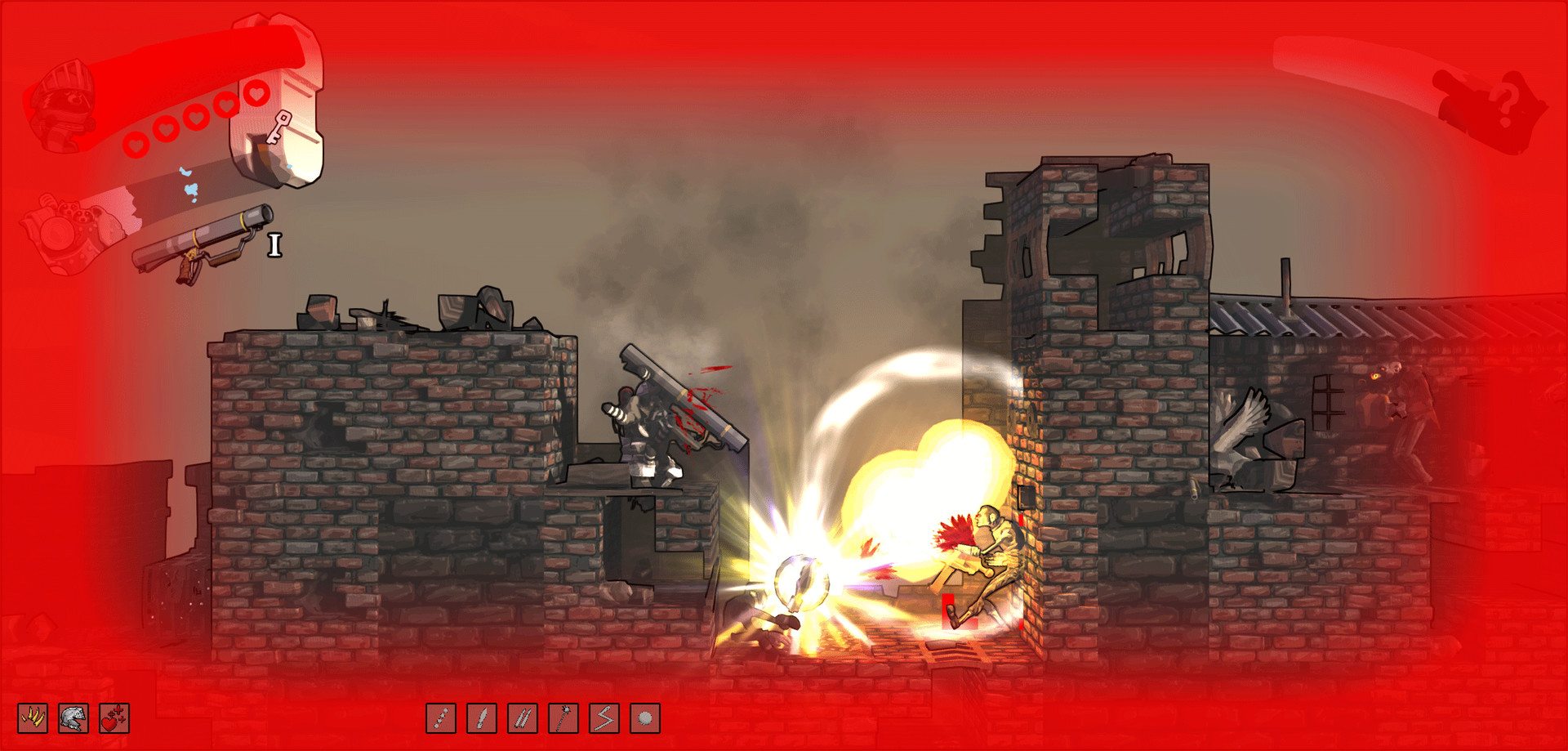This screenshot has width=1568, height=751.
Task: Select the double bullets ammo slot
Action: tap(523, 717)
